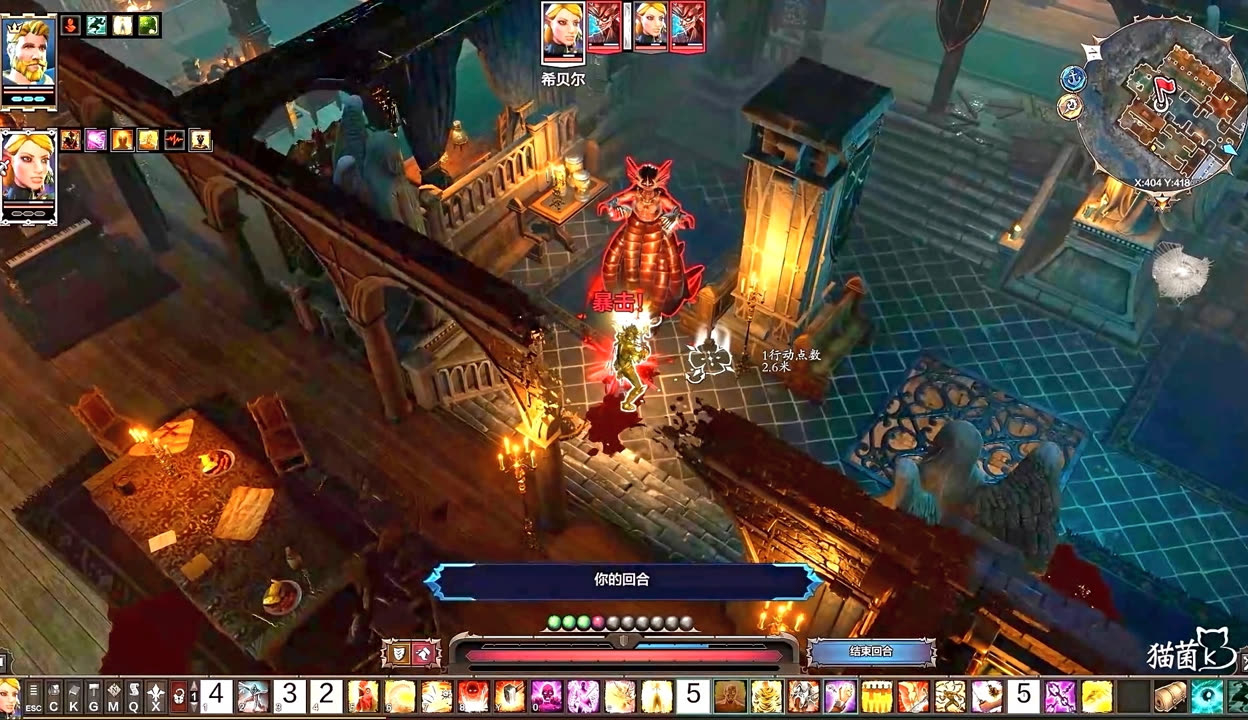Open the ESC game menu button
The height and width of the screenshot is (720, 1248).
click(33, 696)
